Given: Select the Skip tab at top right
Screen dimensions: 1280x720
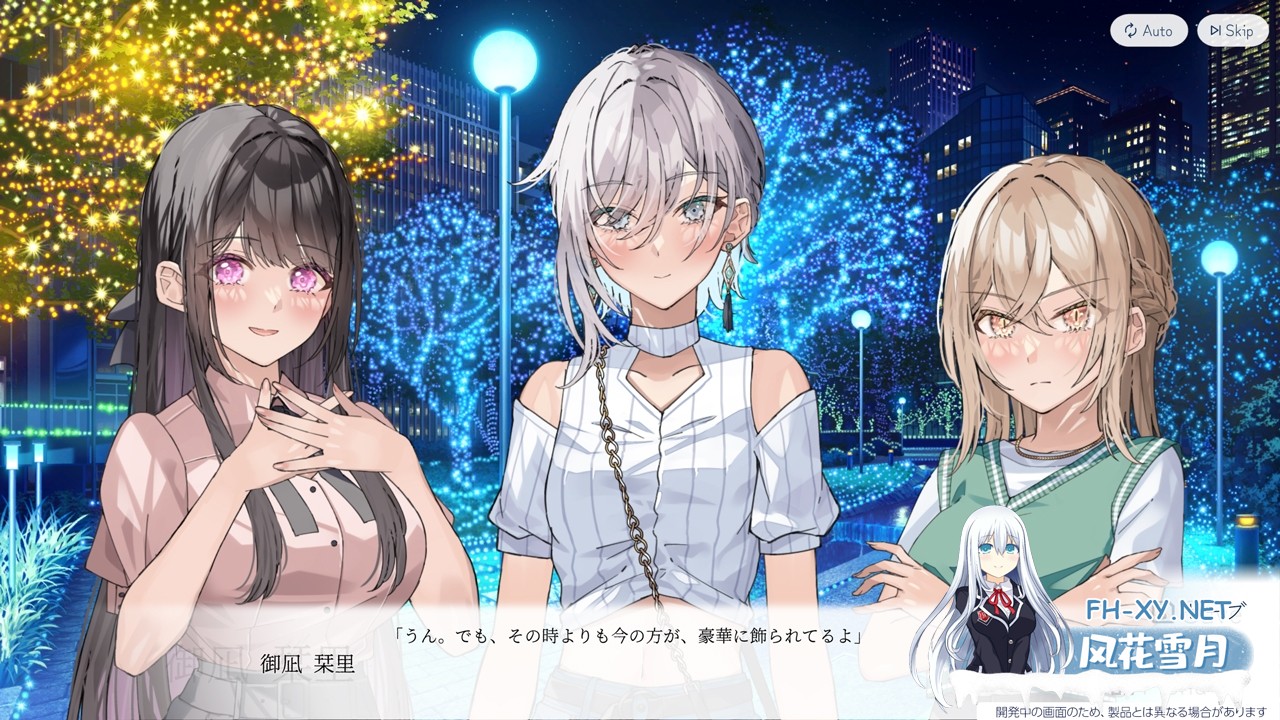Looking at the screenshot, I should 1232,30.
